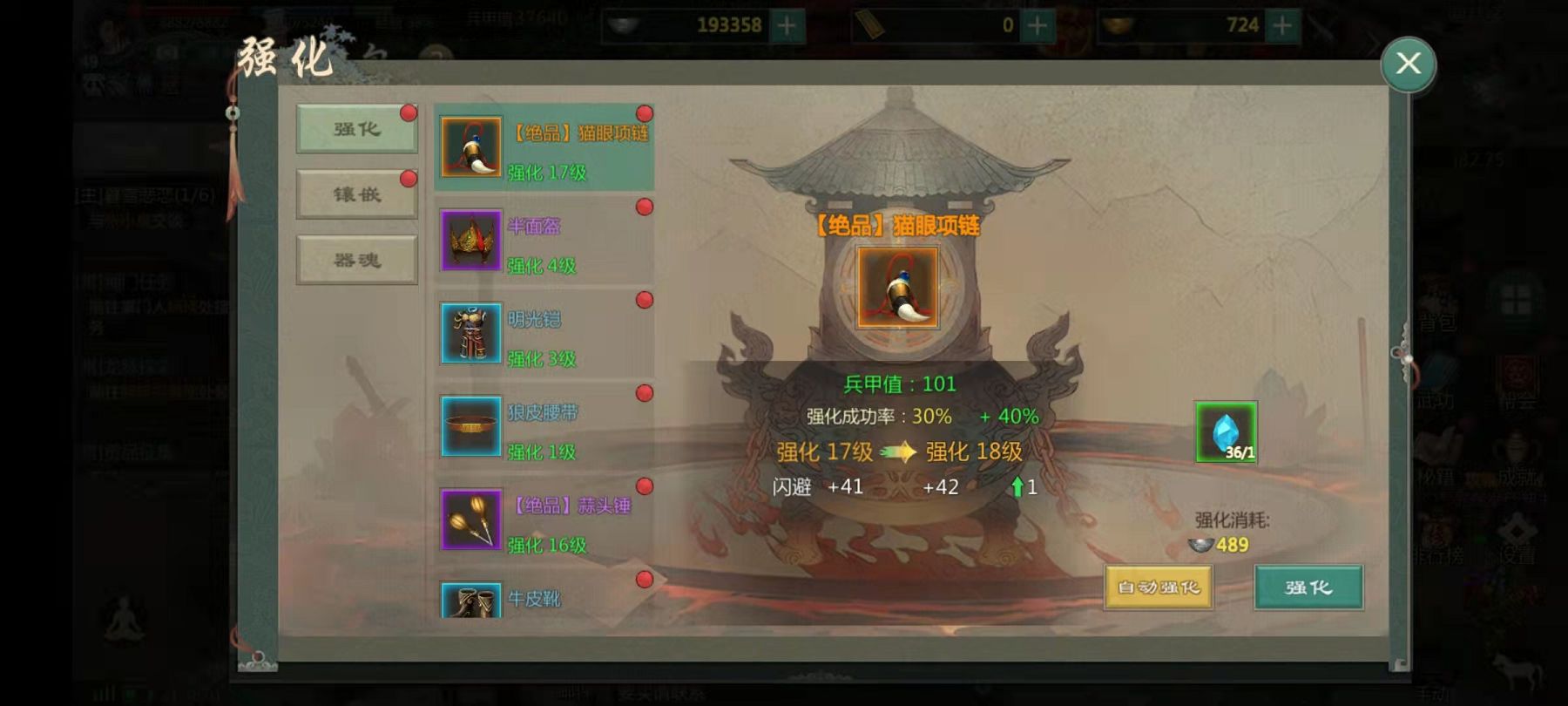Open the 镶嵌 inlay tab
1568x706 pixels.
pyautogui.click(x=356, y=194)
